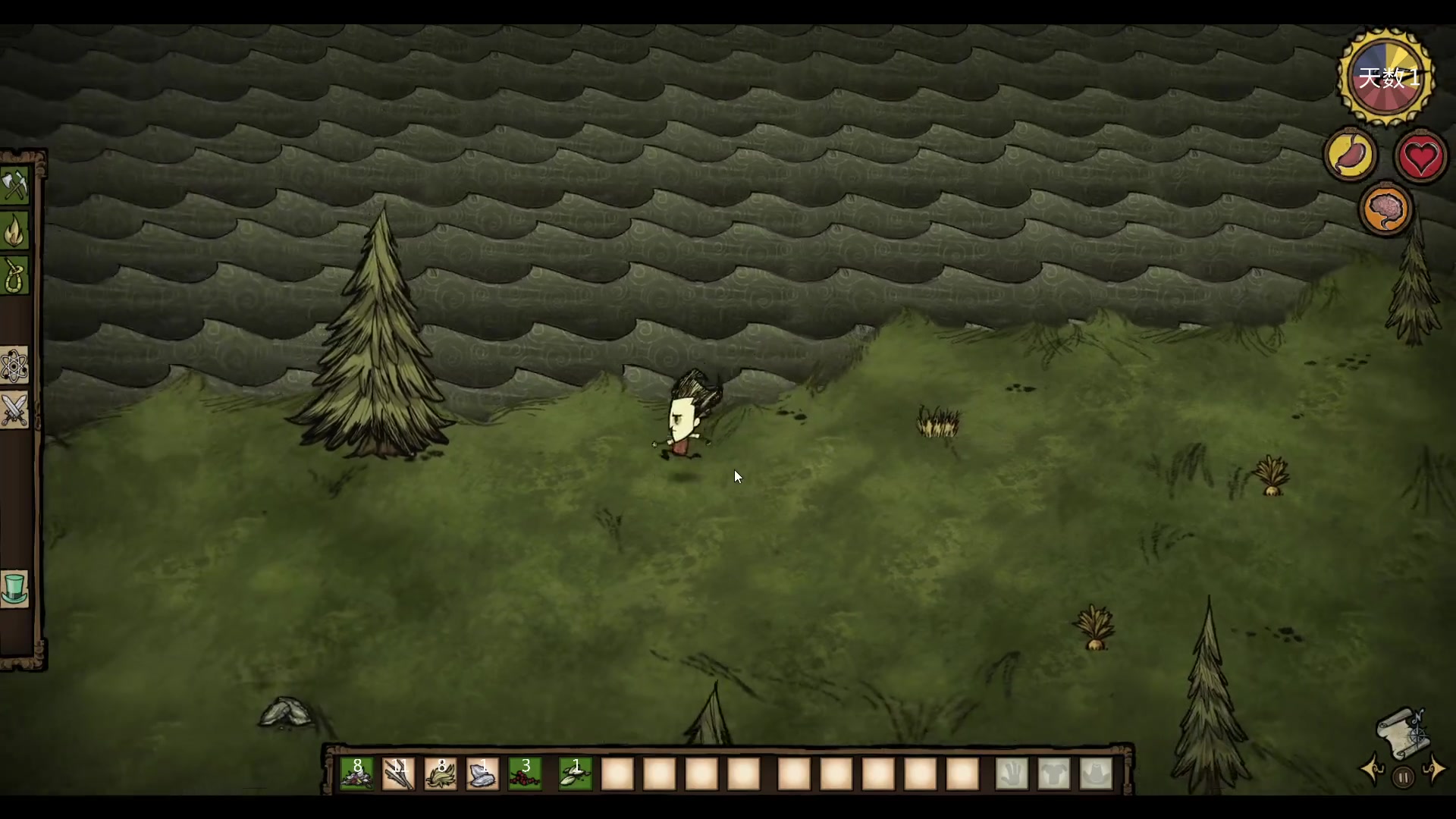Open the Fire crafting tab
The width and height of the screenshot is (1456, 819).
click(15, 231)
